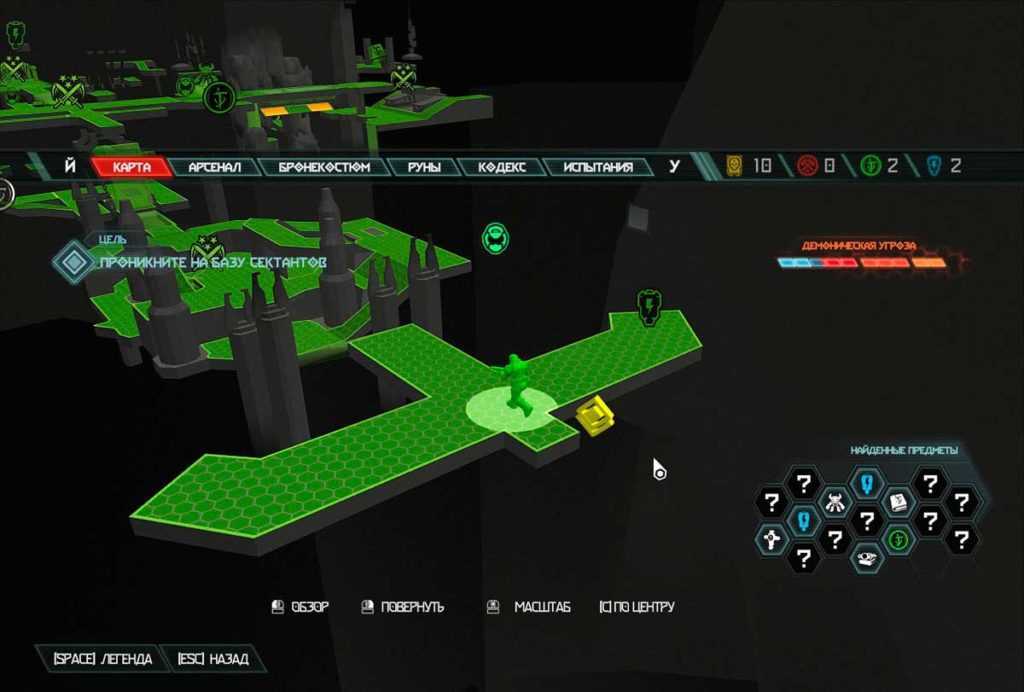Click the objective ПРОНИКНИТЕ НА БАЗУ СЕКТАНТОВ
Image resolution: width=1024 pixels, height=692 pixels.
coord(212,262)
